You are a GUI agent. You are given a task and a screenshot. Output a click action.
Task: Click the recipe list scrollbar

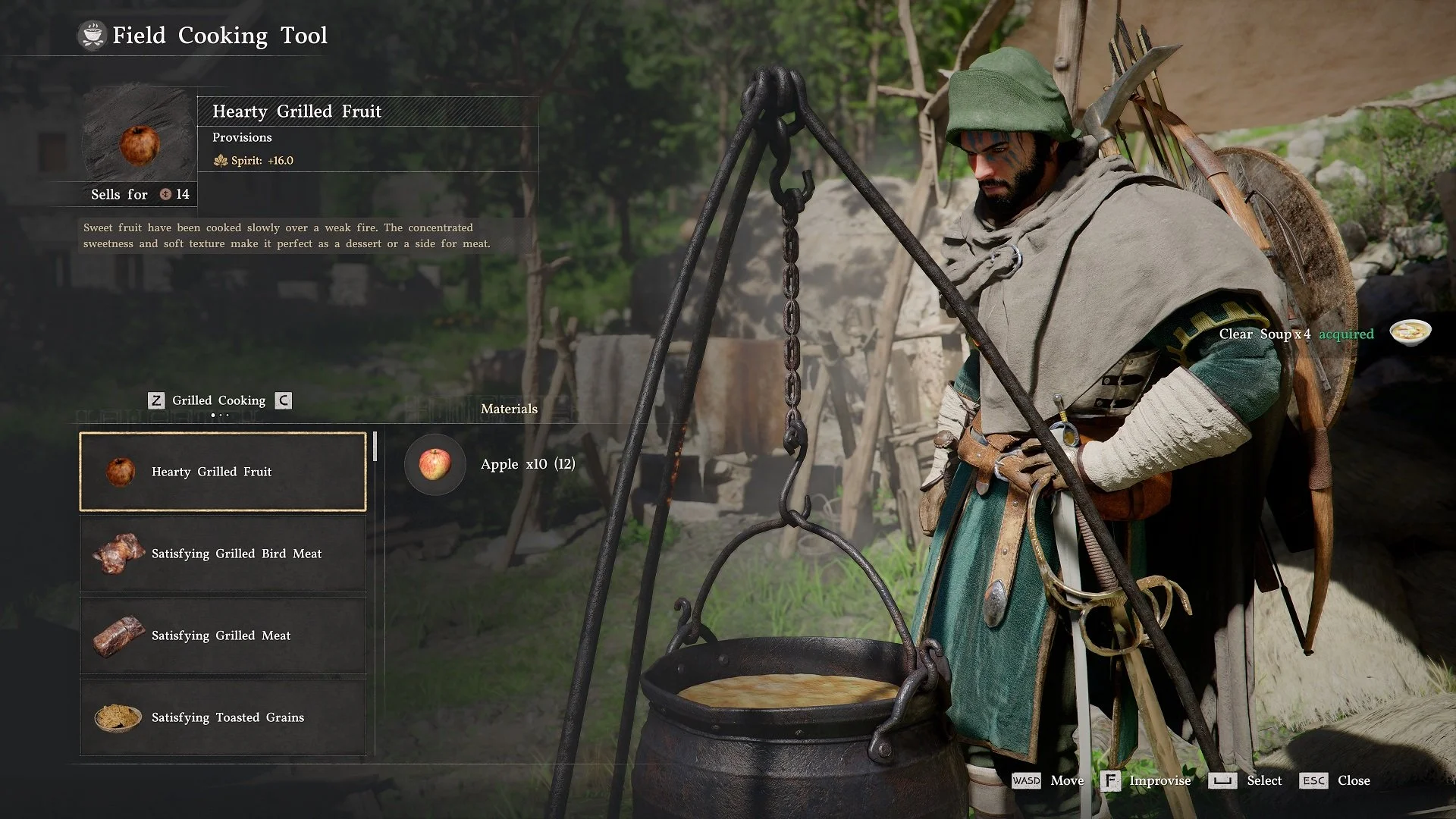click(x=375, y=447)
